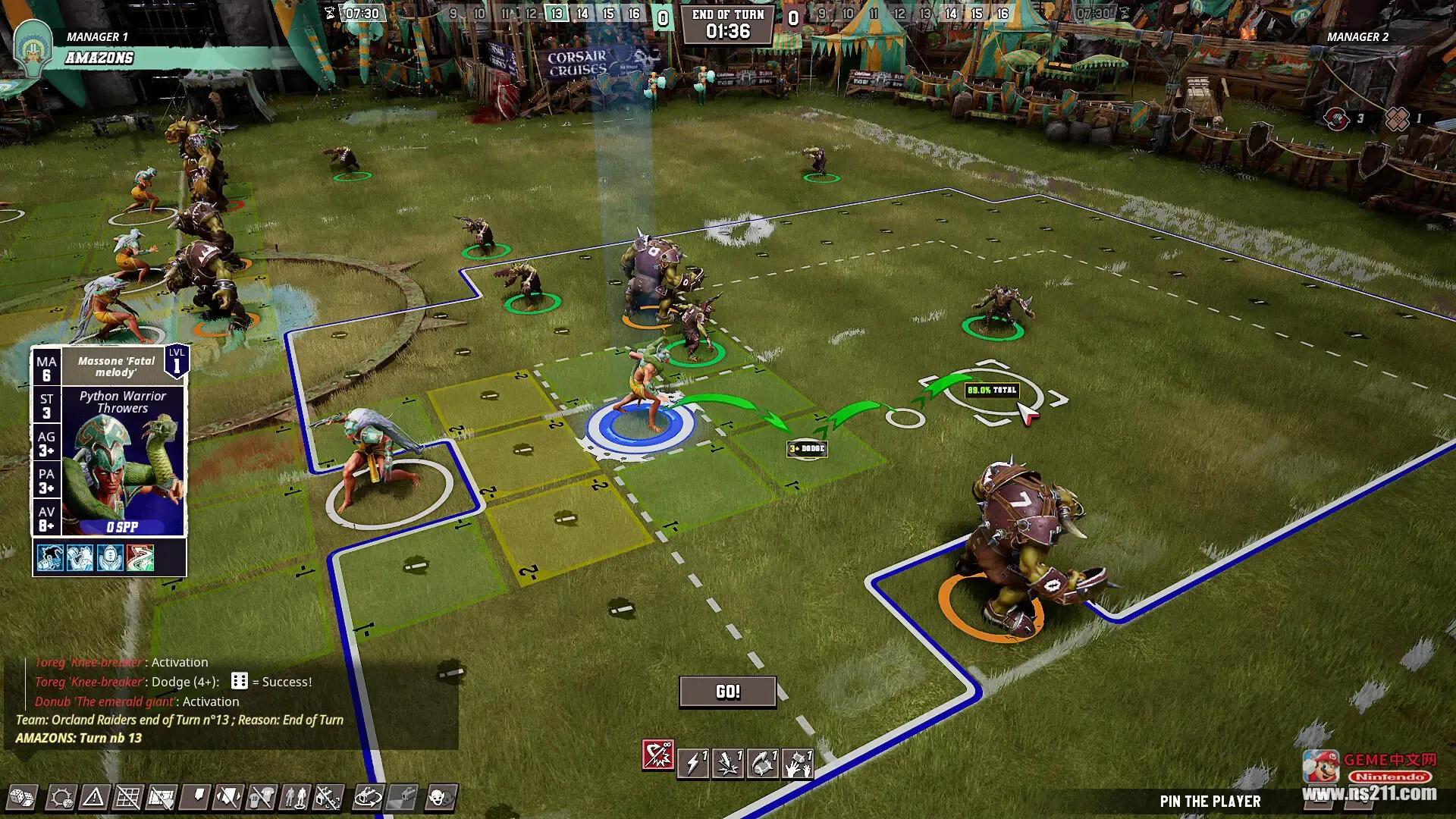
Task: Select the red move action icon
Action: pyautogui.click(x=657, y=755)
